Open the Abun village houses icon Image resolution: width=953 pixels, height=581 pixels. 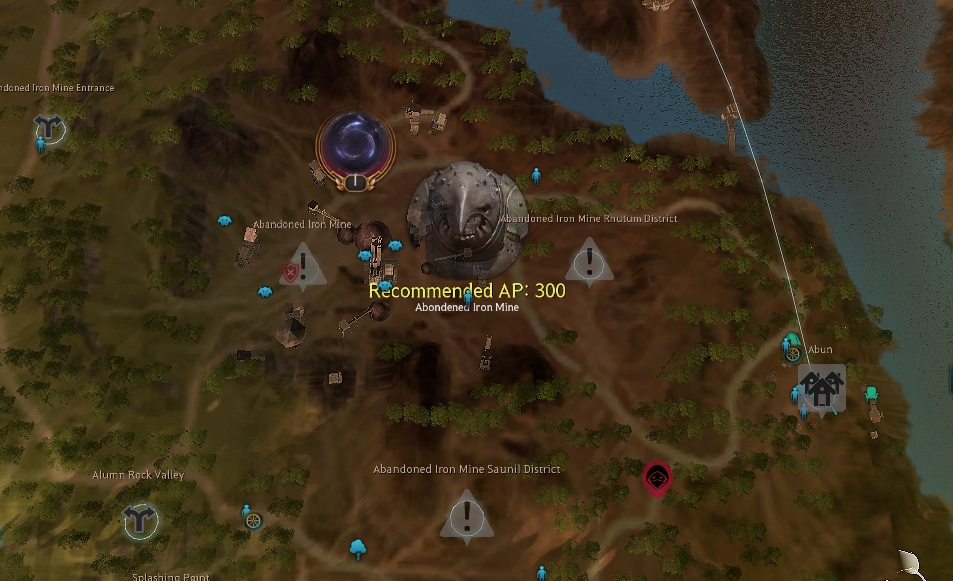click(x=821, y=387)
